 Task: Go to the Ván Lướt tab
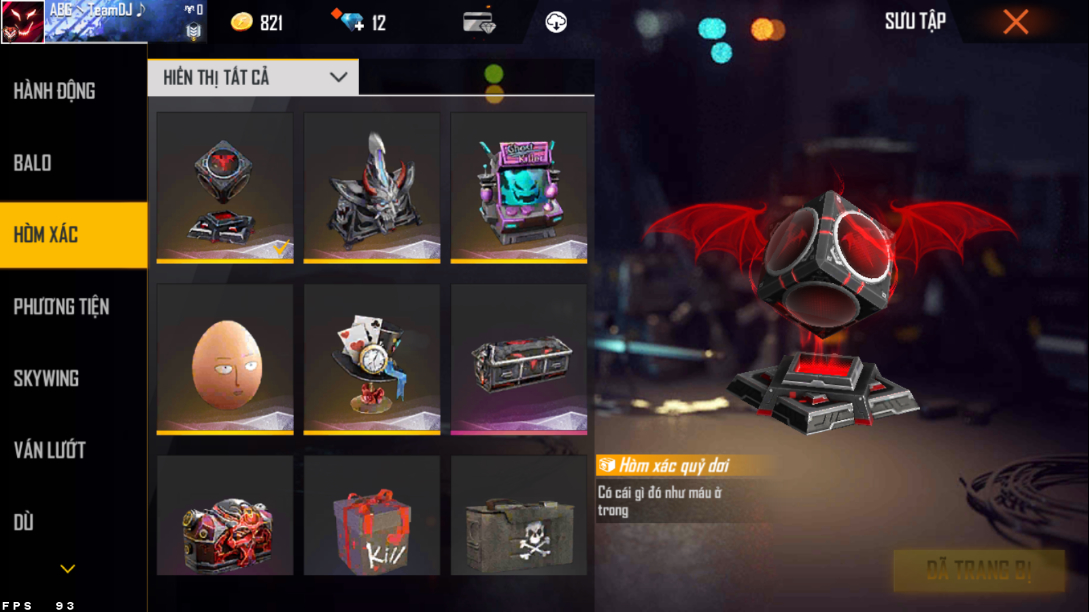(x=49, y=451)
